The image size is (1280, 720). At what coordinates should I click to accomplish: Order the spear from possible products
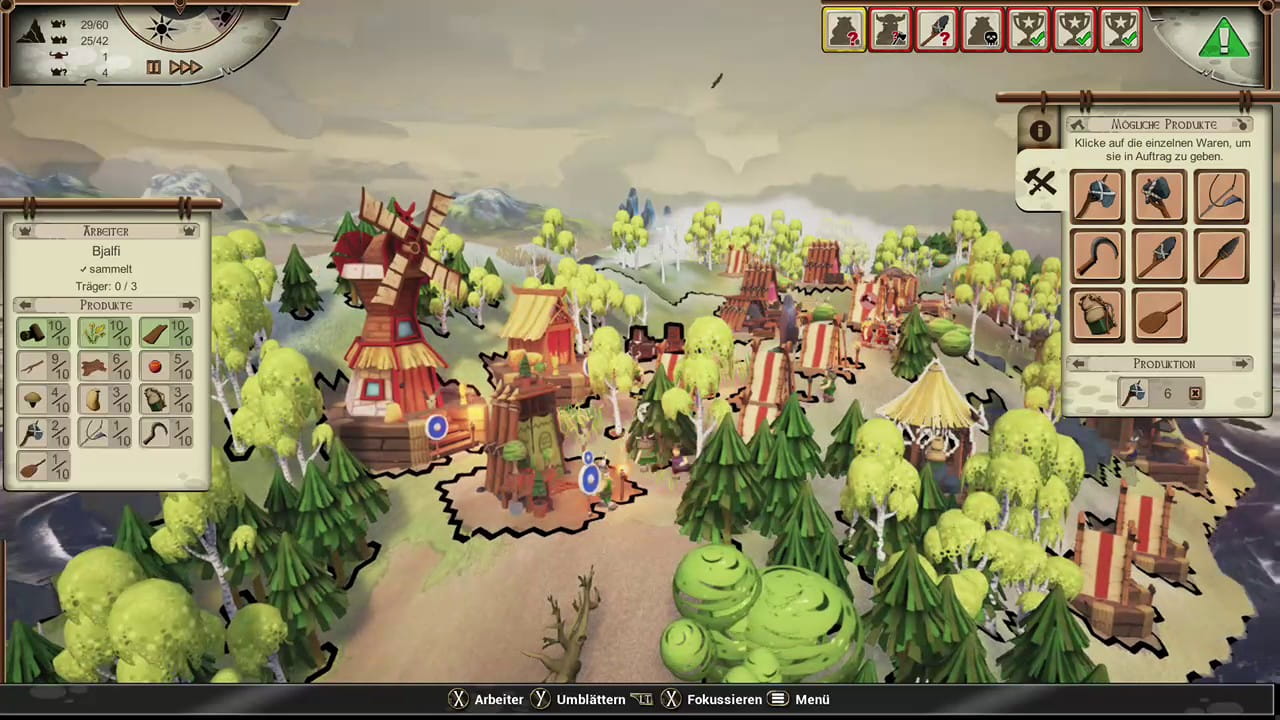1221,256
